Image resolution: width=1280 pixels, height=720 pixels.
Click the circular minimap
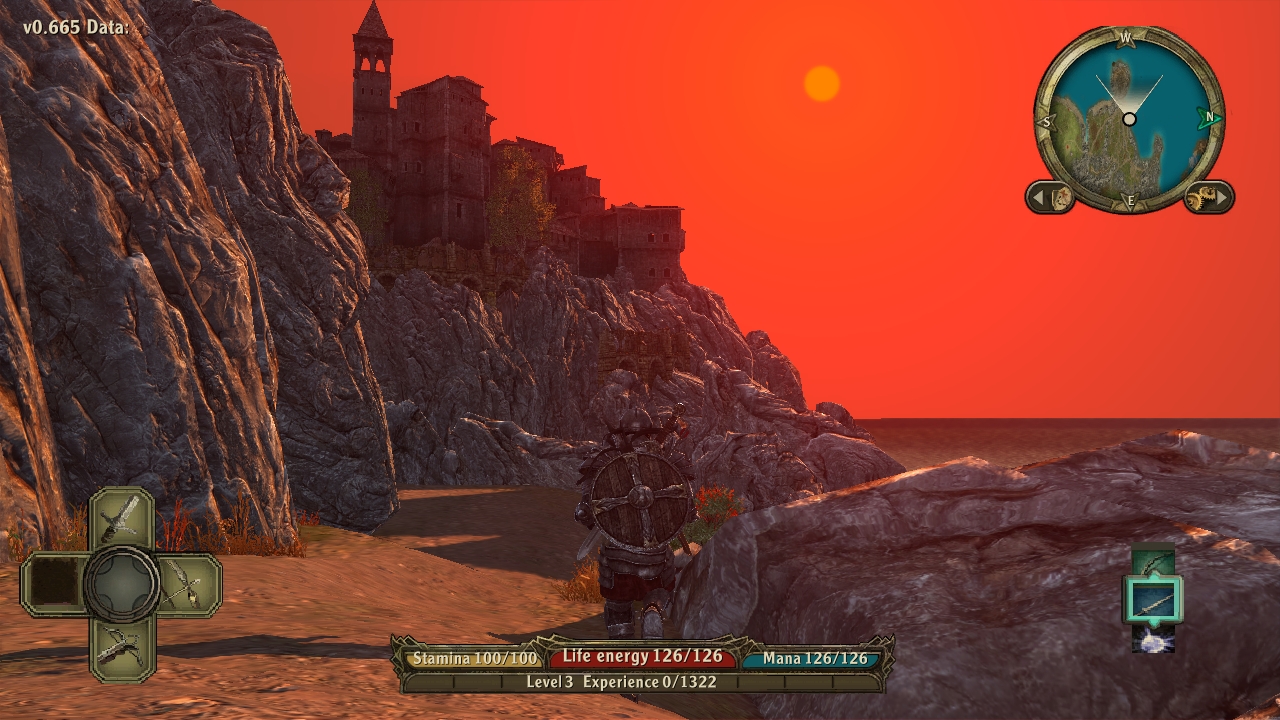tap(1129, 118)
